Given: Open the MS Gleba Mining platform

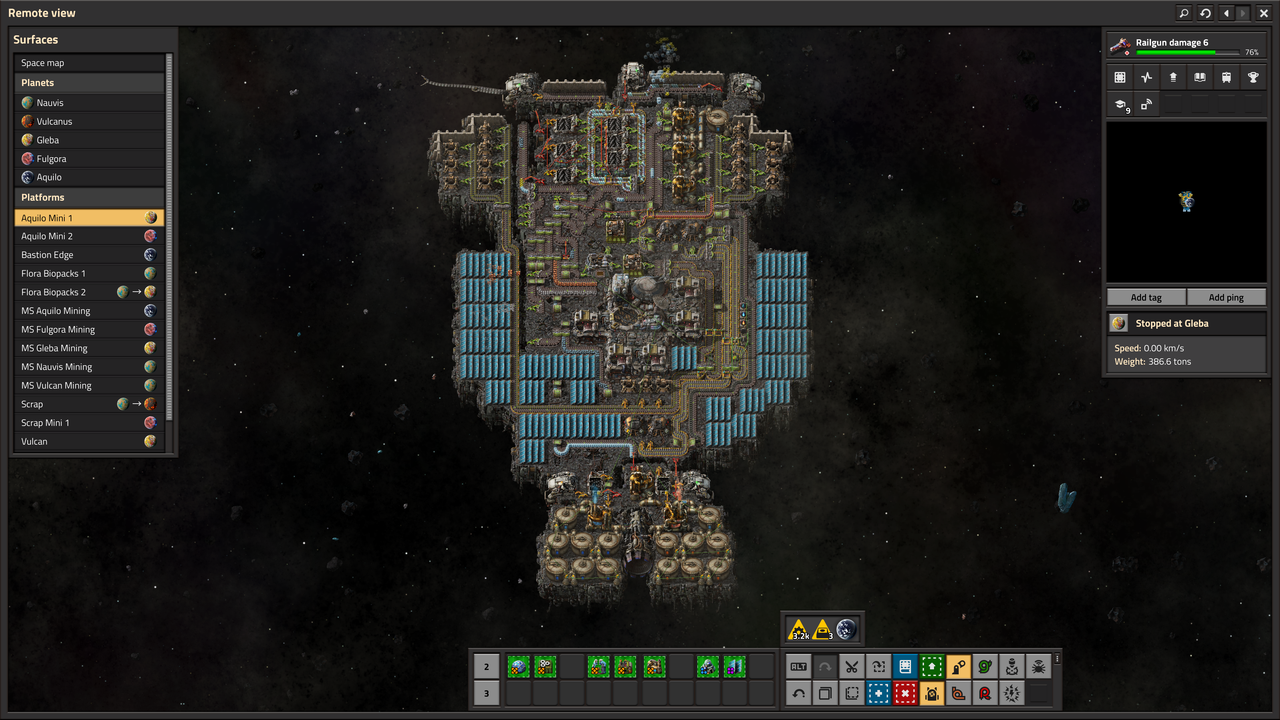Looking at the screenshot, I should pyautogui.click(x=90, y=348).
